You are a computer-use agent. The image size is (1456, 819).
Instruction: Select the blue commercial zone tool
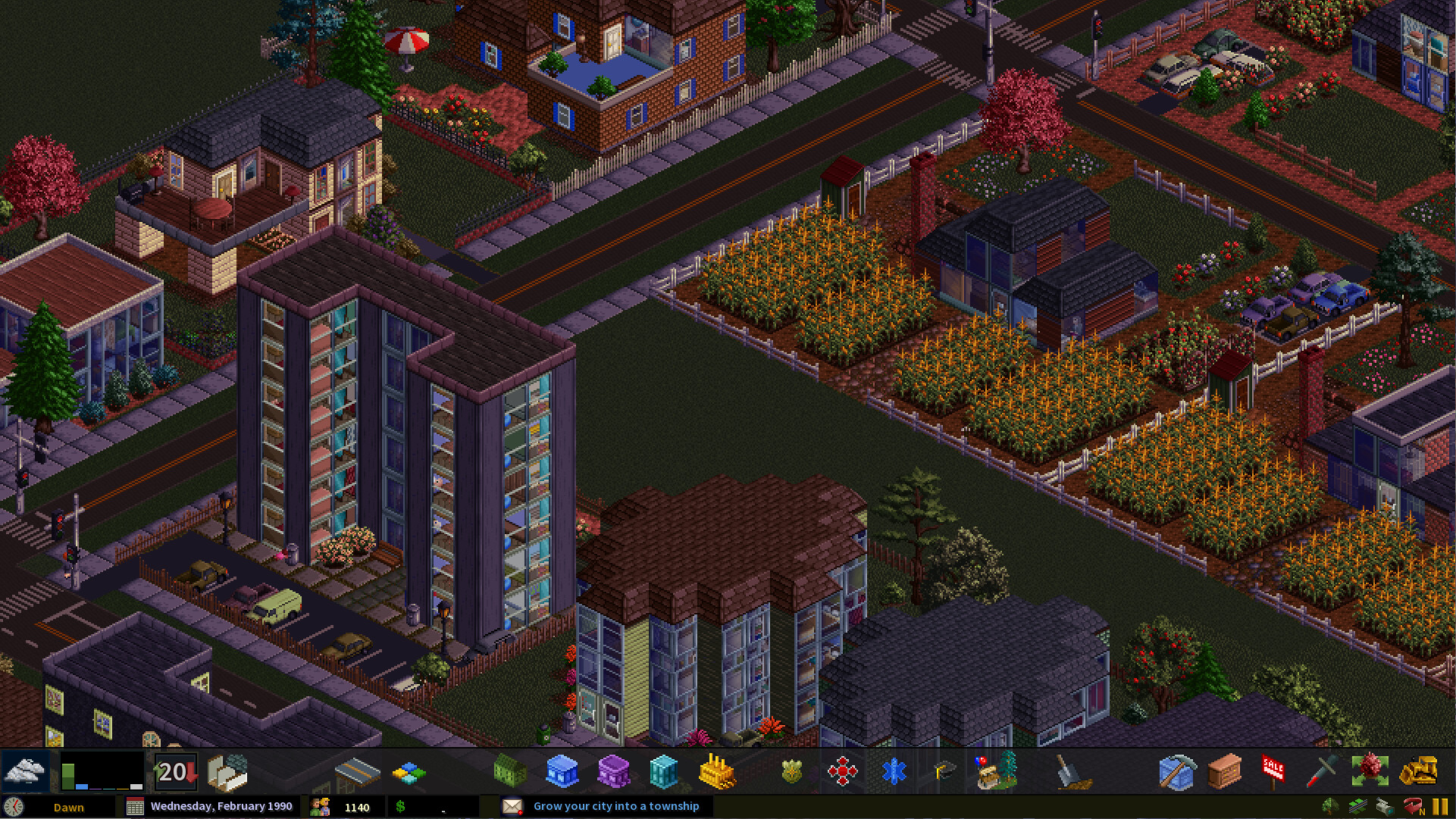[562, 771]
